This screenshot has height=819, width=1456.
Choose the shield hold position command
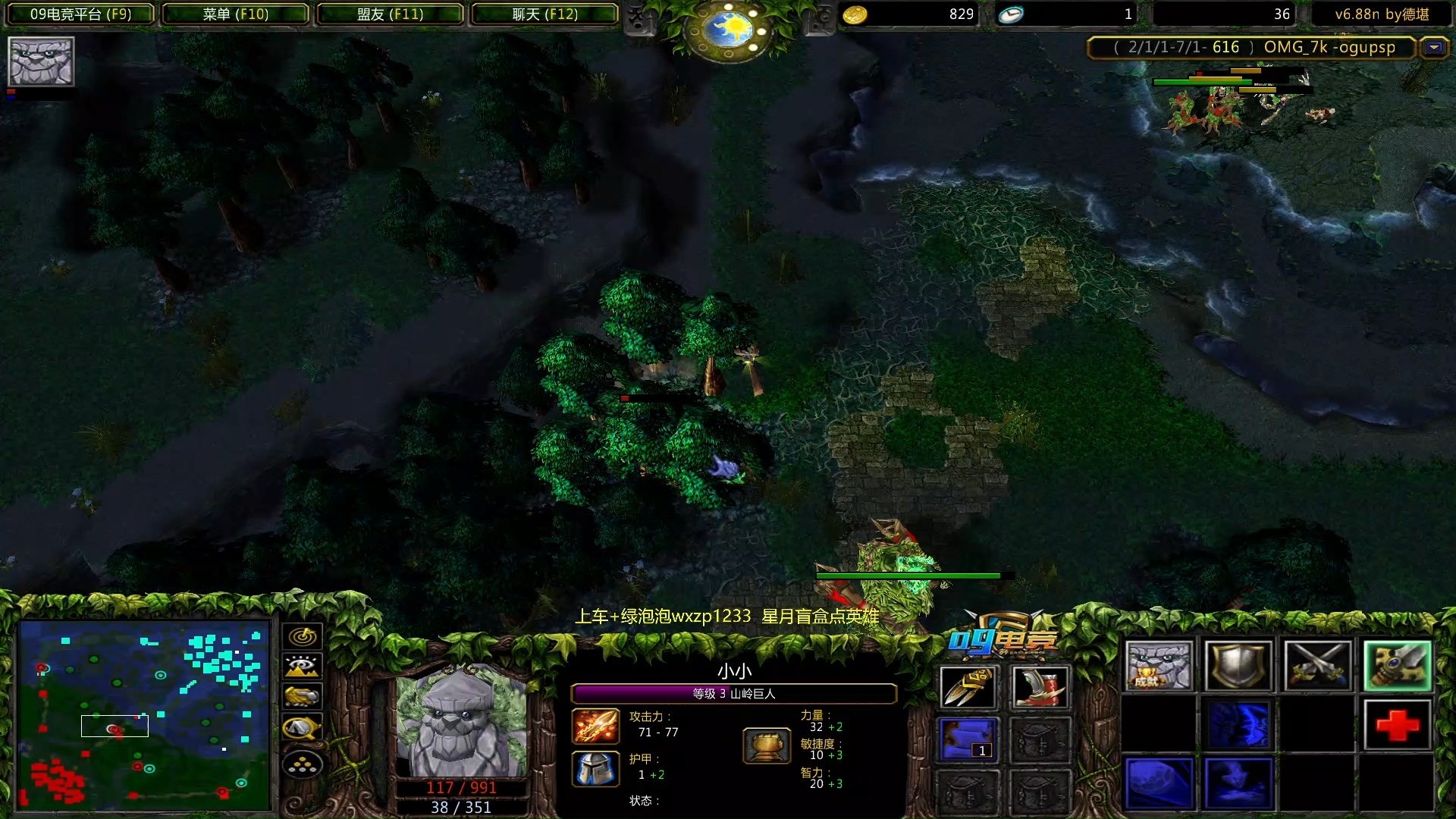coord(1238,666)
